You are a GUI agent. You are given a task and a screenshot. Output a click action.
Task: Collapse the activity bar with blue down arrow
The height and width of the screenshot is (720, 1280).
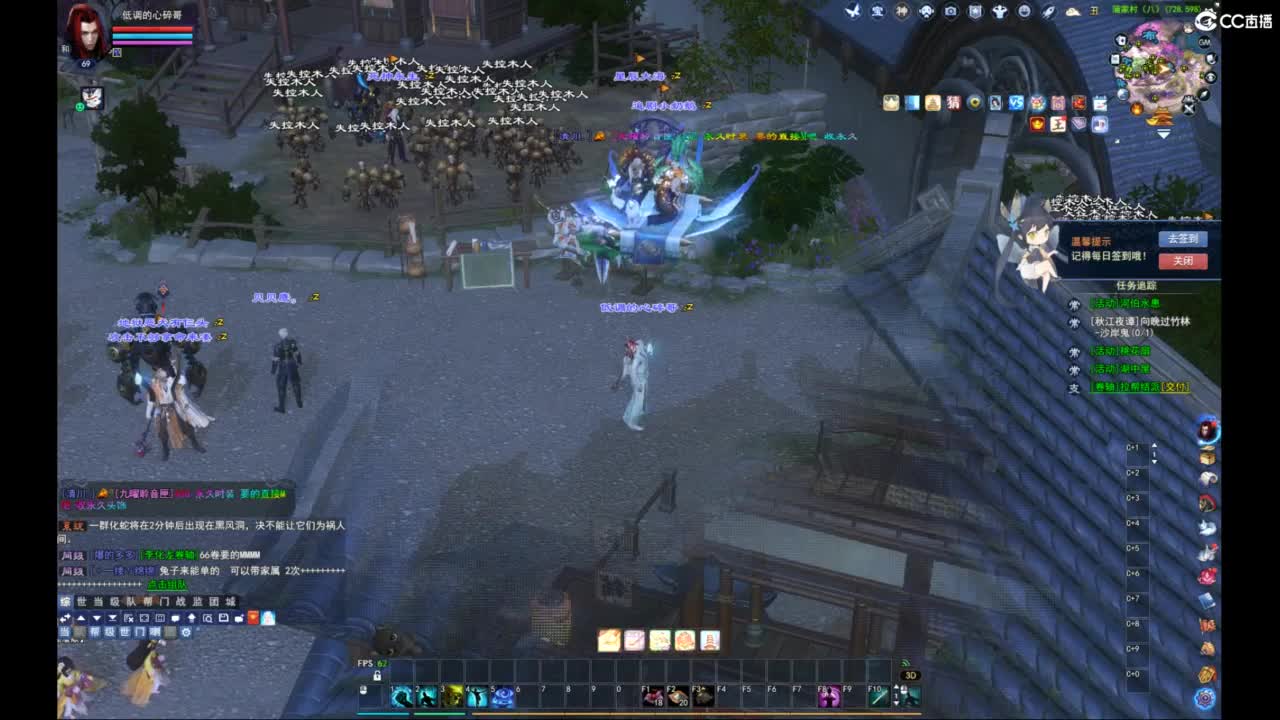(1163, 132)
